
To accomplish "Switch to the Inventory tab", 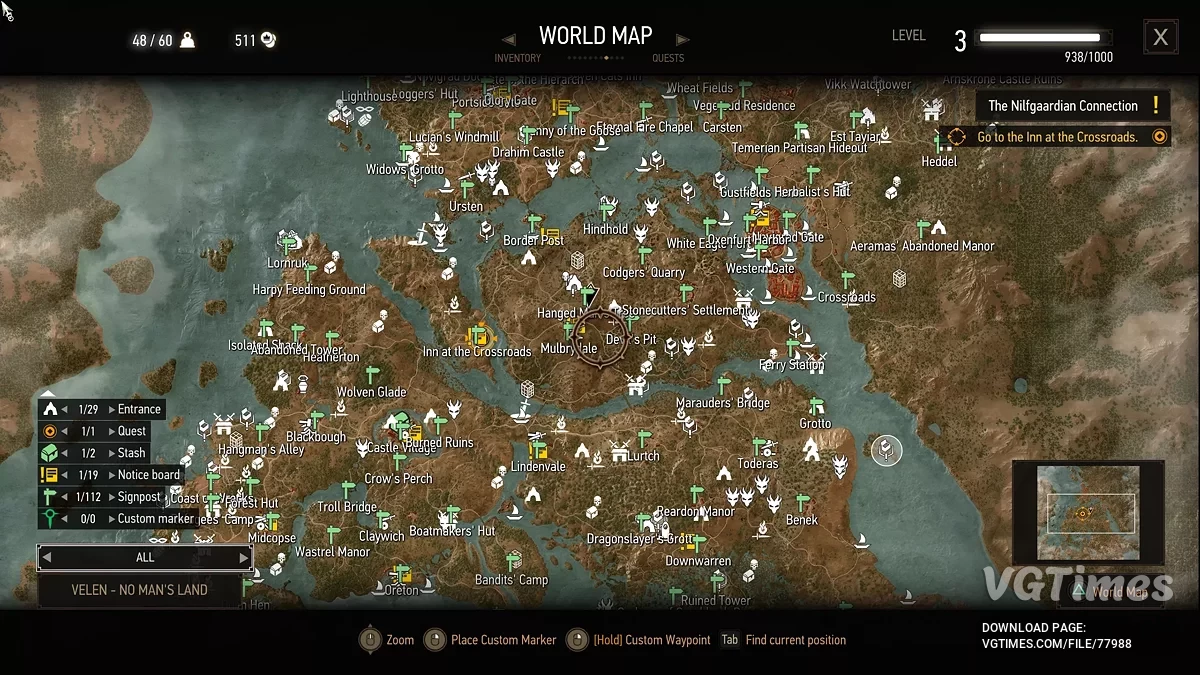I will 517,58.
